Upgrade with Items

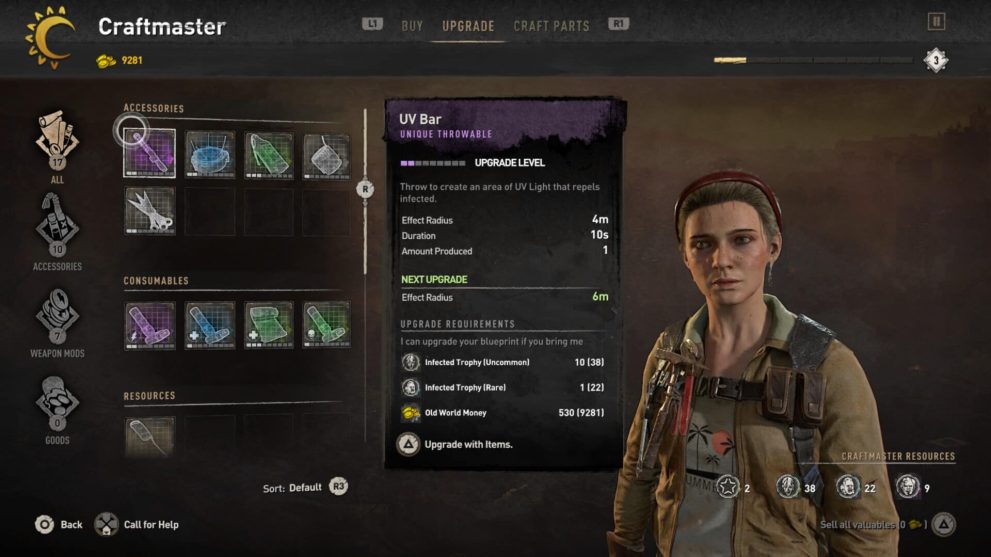(x=458, y=444)
